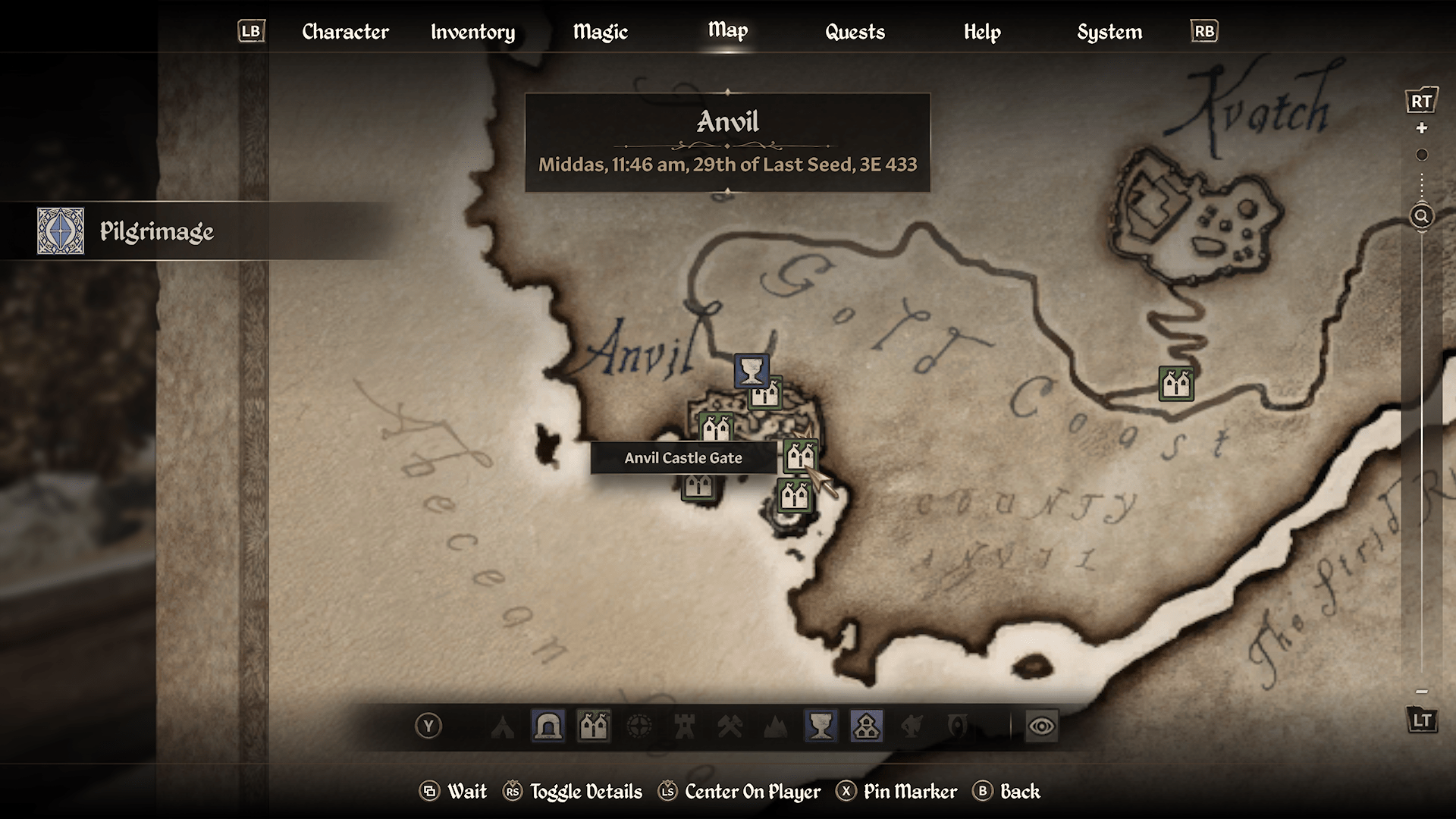Image resolution: width=1456 pixels, height=819 pixels.
Task: Click the blue chalice marker above Anvil
Action: 751,371
